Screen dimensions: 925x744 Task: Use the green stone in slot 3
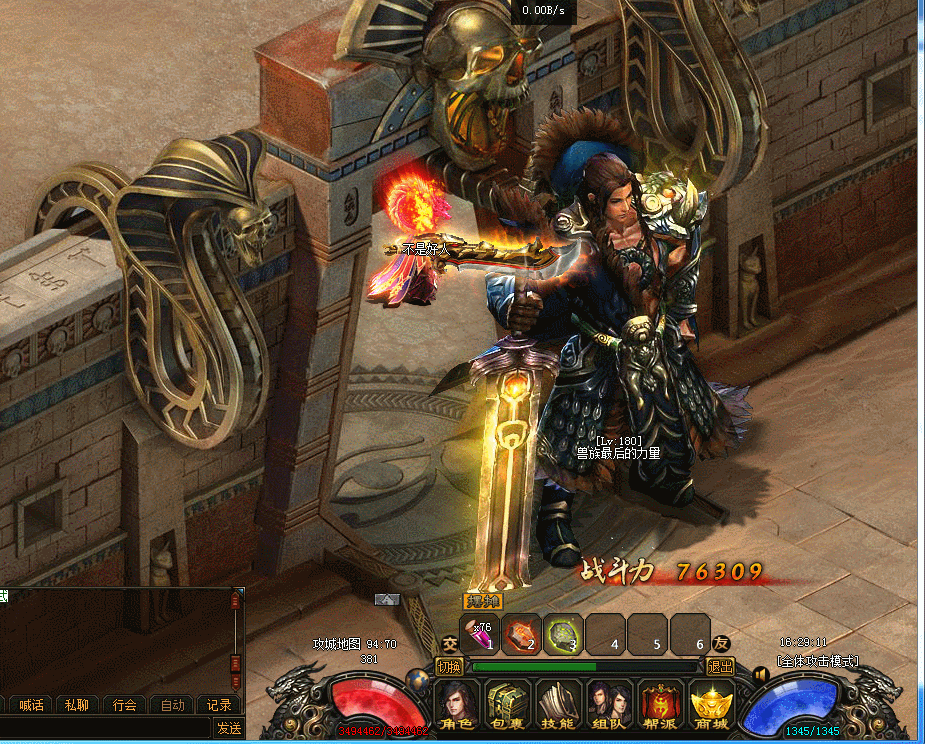pos(563,633)
